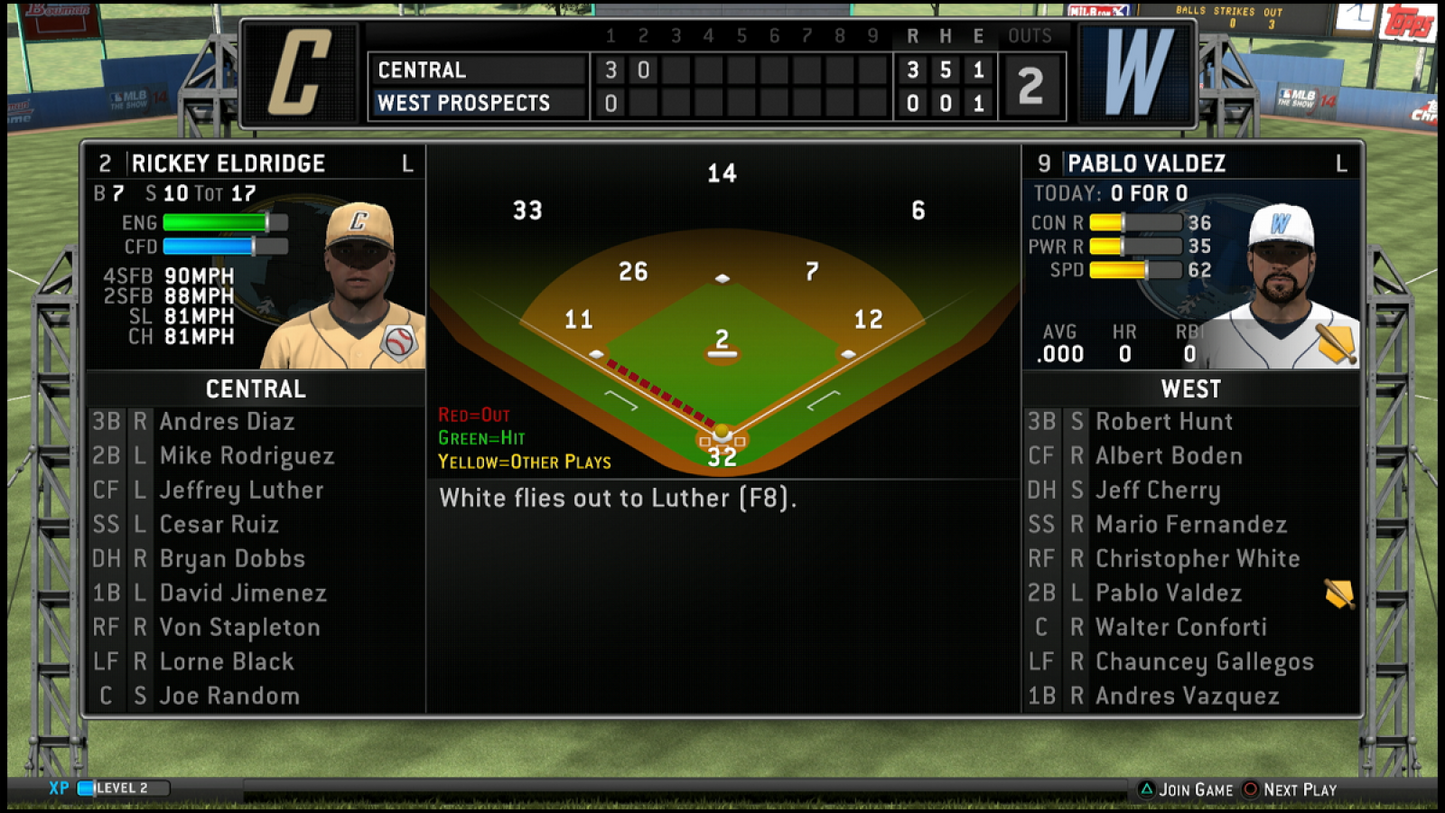Switch to the WEST lineup header
The height and width of the screenshot is (813, 1445).
point(1190,389)
